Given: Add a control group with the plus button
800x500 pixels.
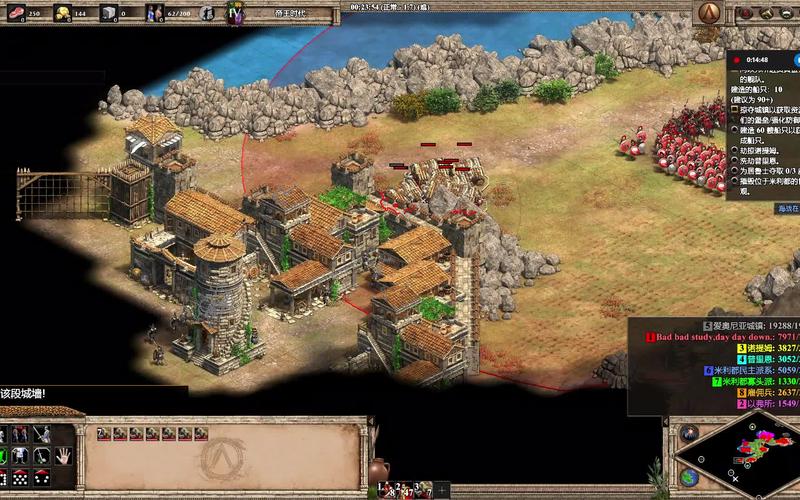Looking at the screenshot, I should 441,490.
